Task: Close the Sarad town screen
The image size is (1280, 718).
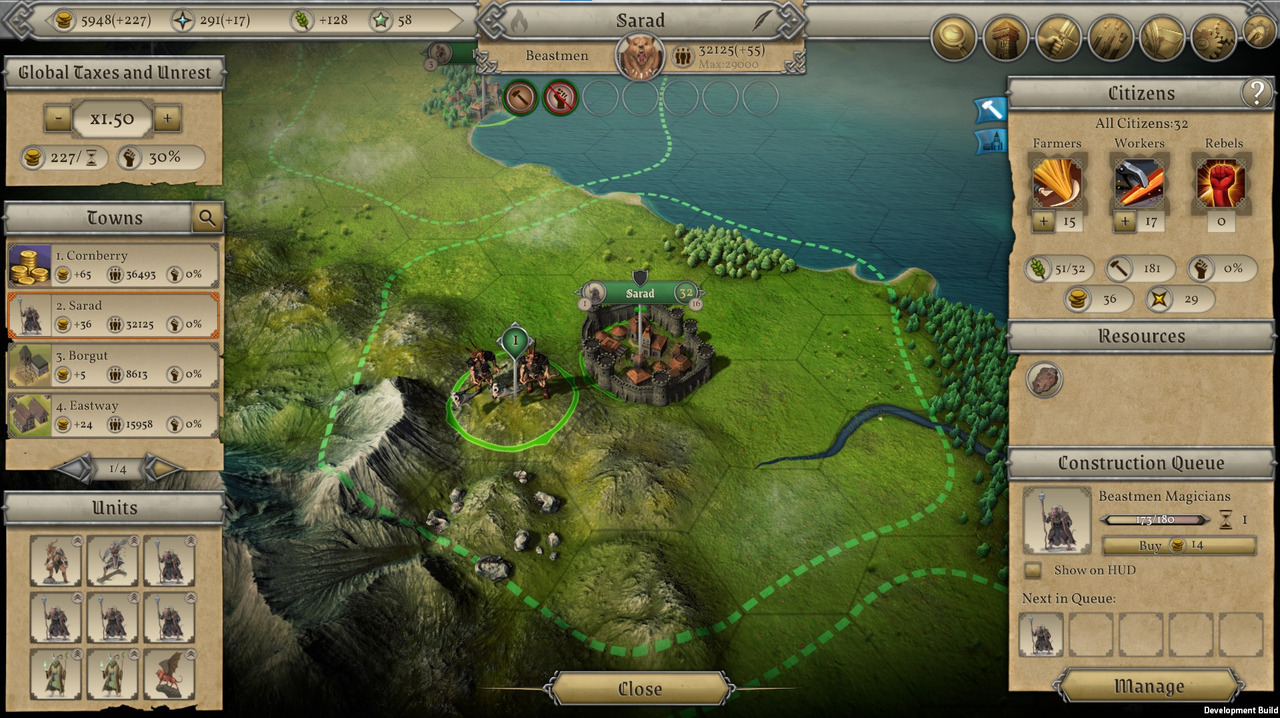Action: coord(640,689)
